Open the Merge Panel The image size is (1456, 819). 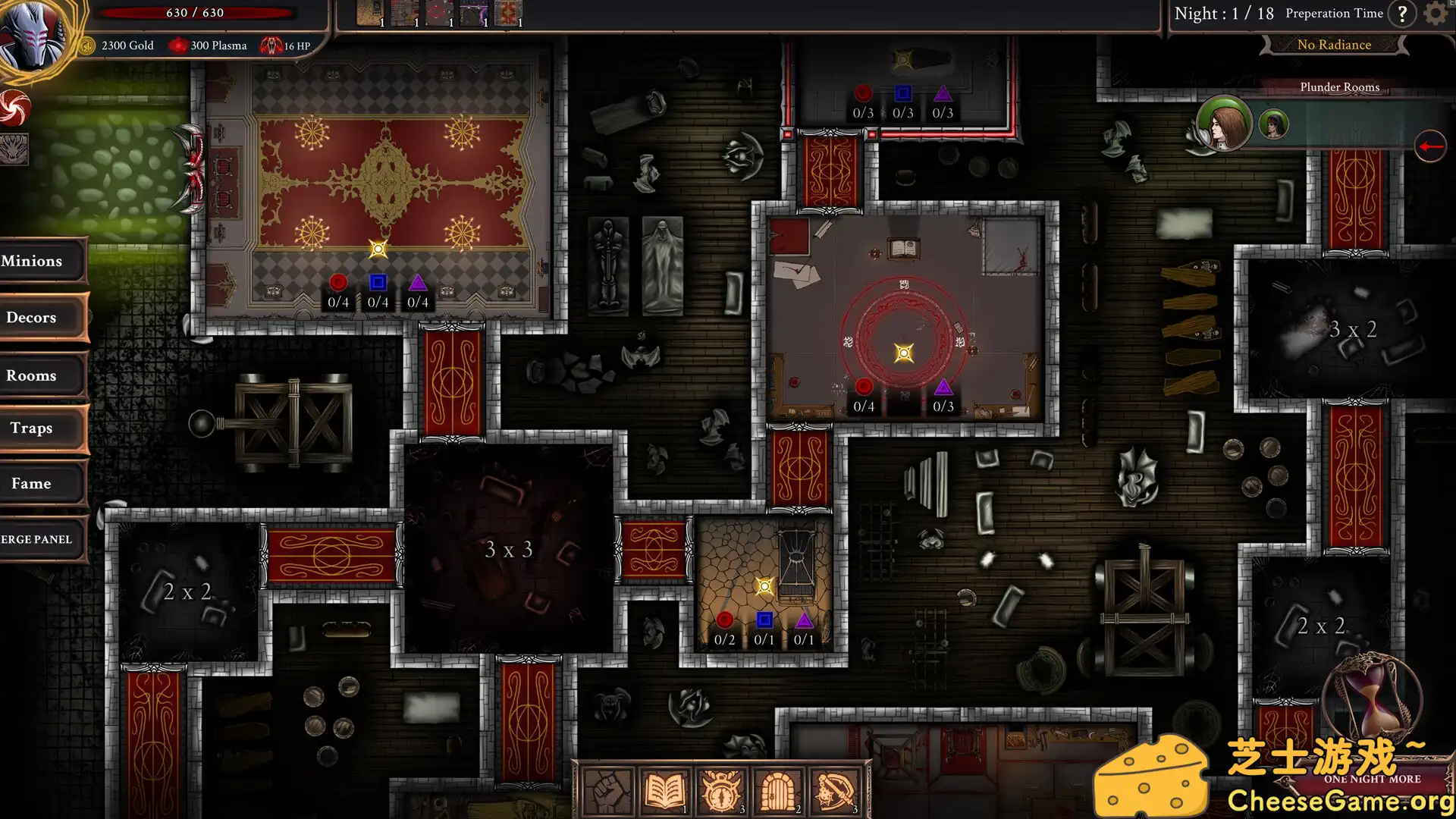tap(42, 539)
